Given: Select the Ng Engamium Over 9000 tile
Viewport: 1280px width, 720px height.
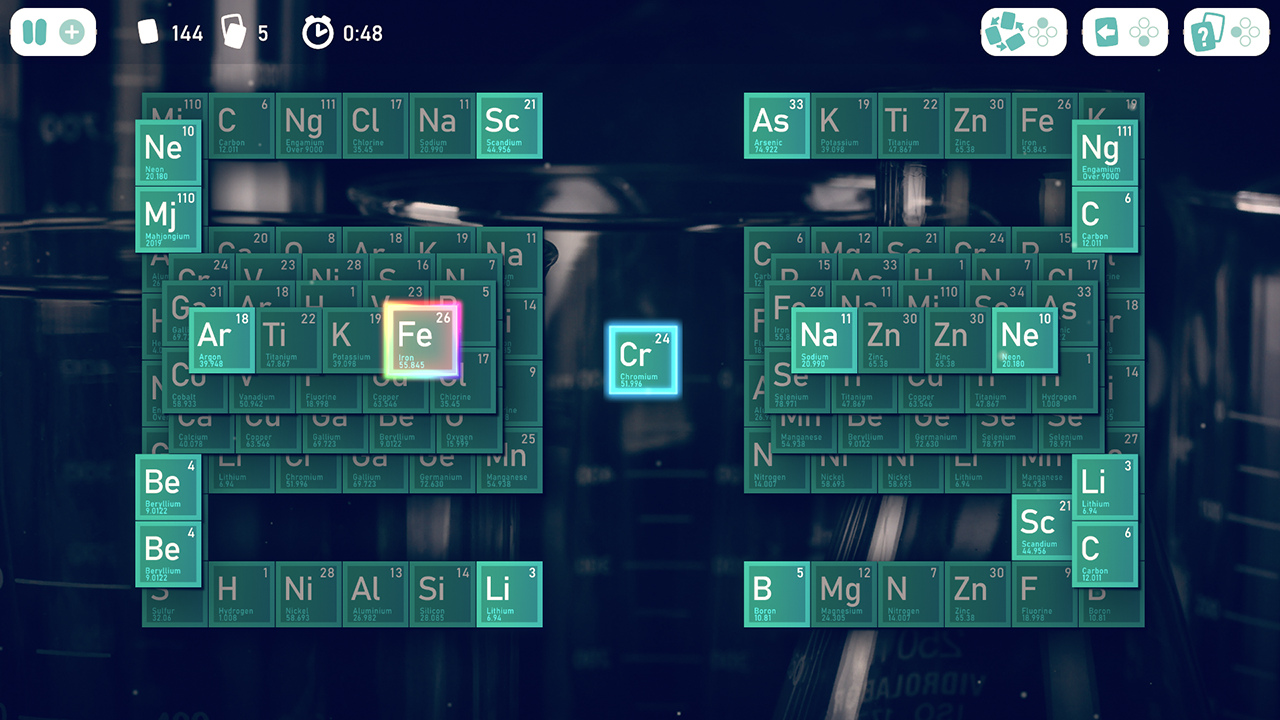Looking at the screenshot, I should click(x=1104, y=152).
